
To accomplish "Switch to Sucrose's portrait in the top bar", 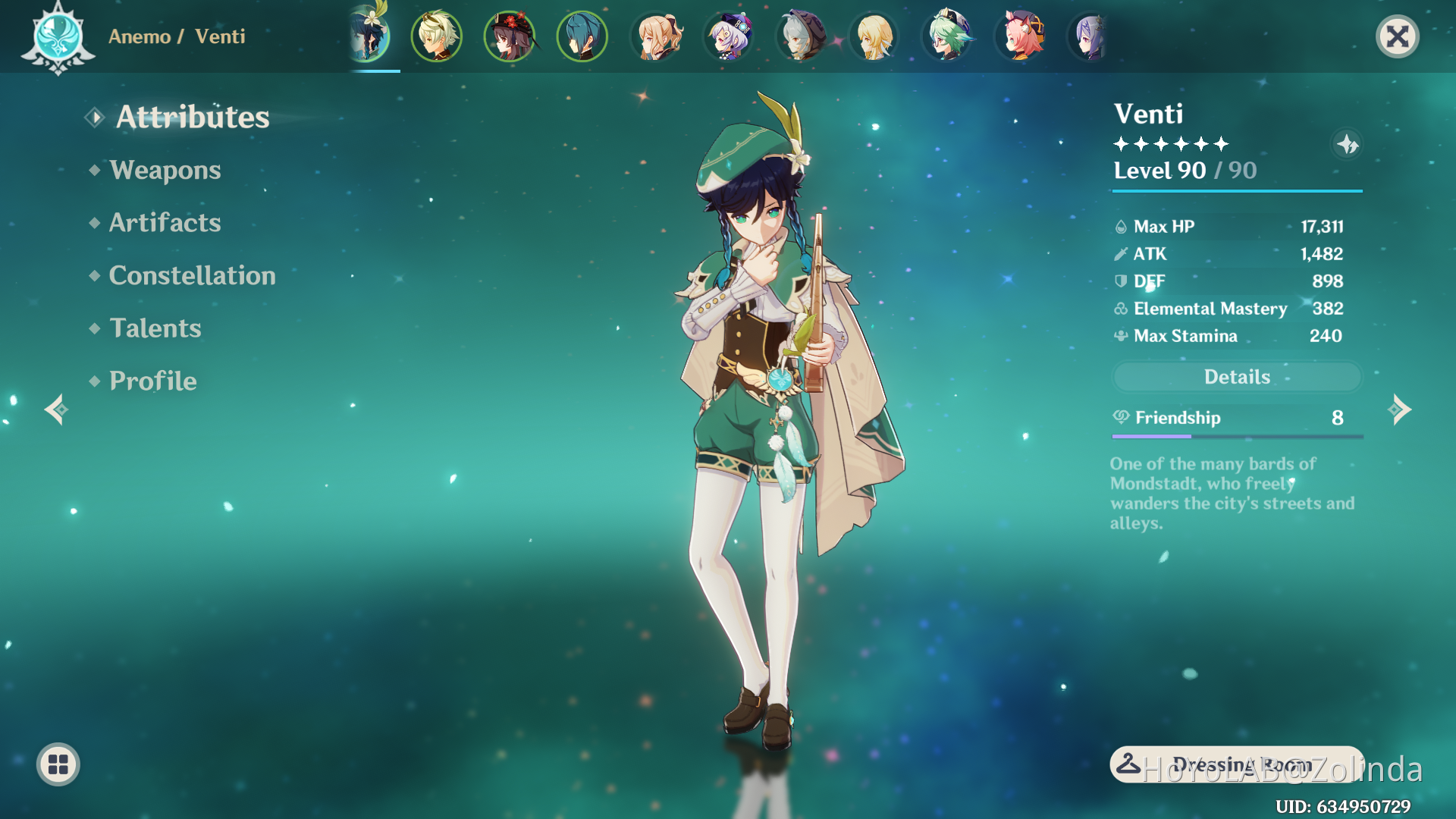I will (947, 36).
